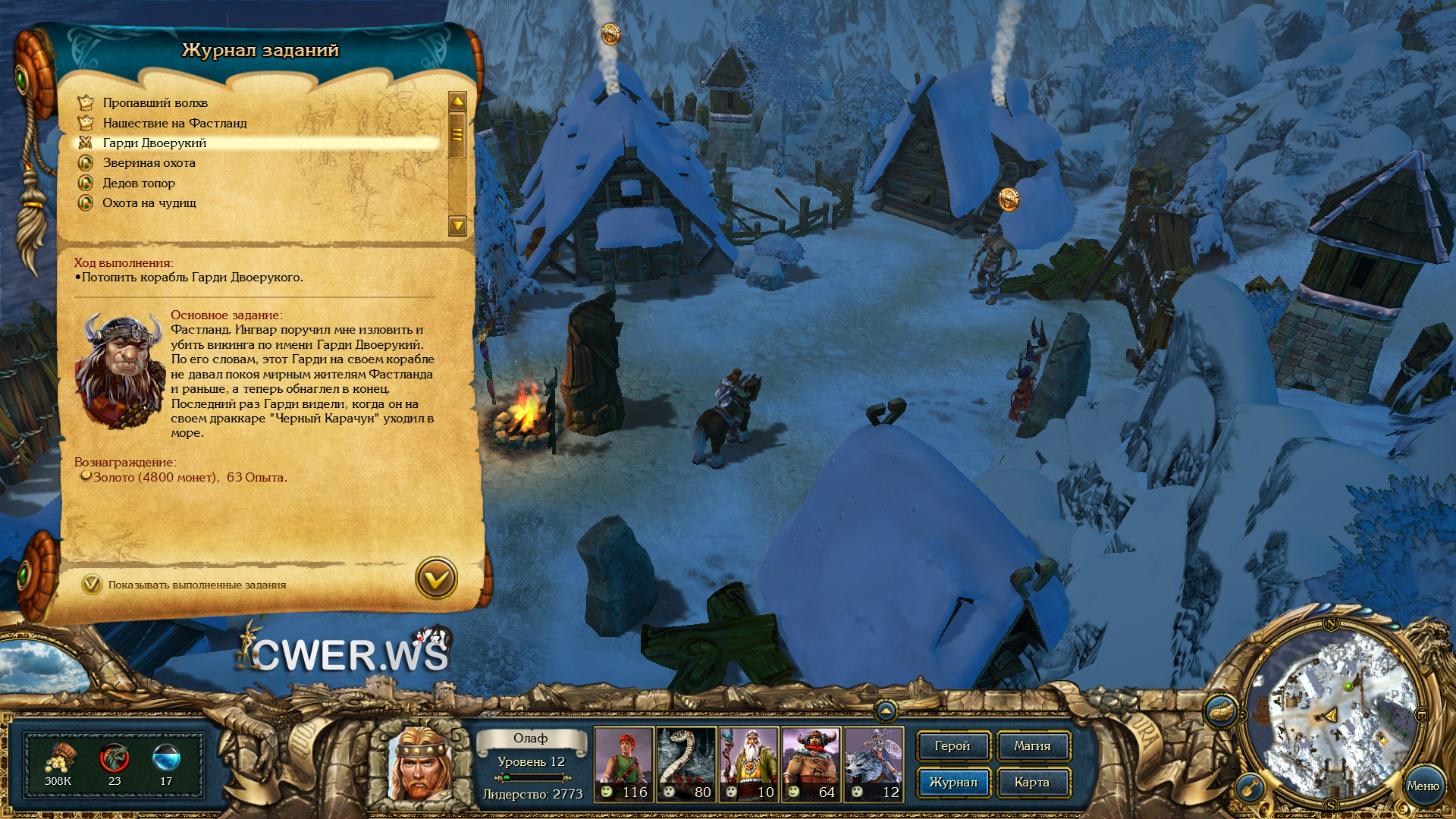Image resolution: width=1456 pixels, height=819 pixels.
Task: Select the white-bearded sage army unit
Action: pos(749,764)
